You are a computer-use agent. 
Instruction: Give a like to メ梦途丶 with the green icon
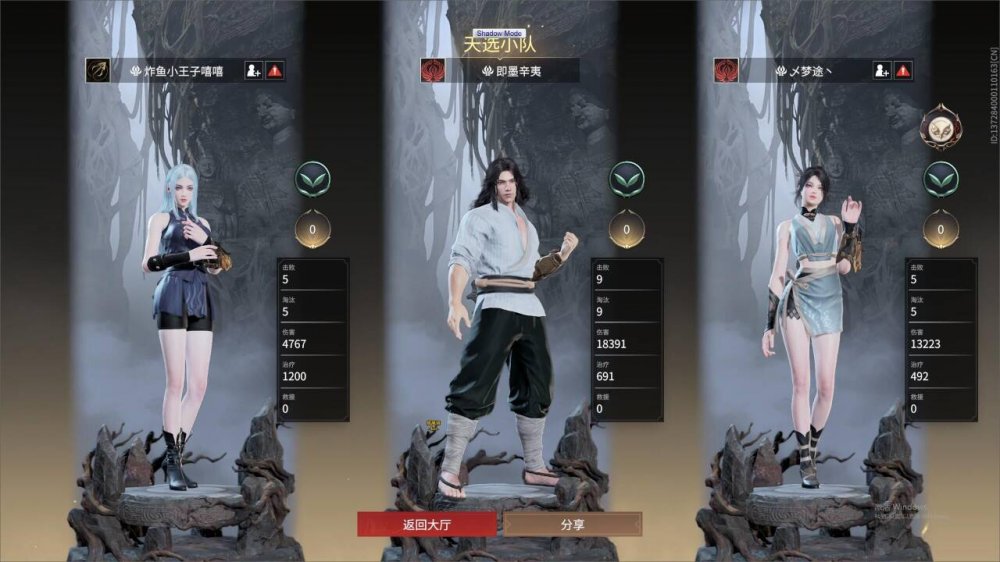(x=941, y=180)
